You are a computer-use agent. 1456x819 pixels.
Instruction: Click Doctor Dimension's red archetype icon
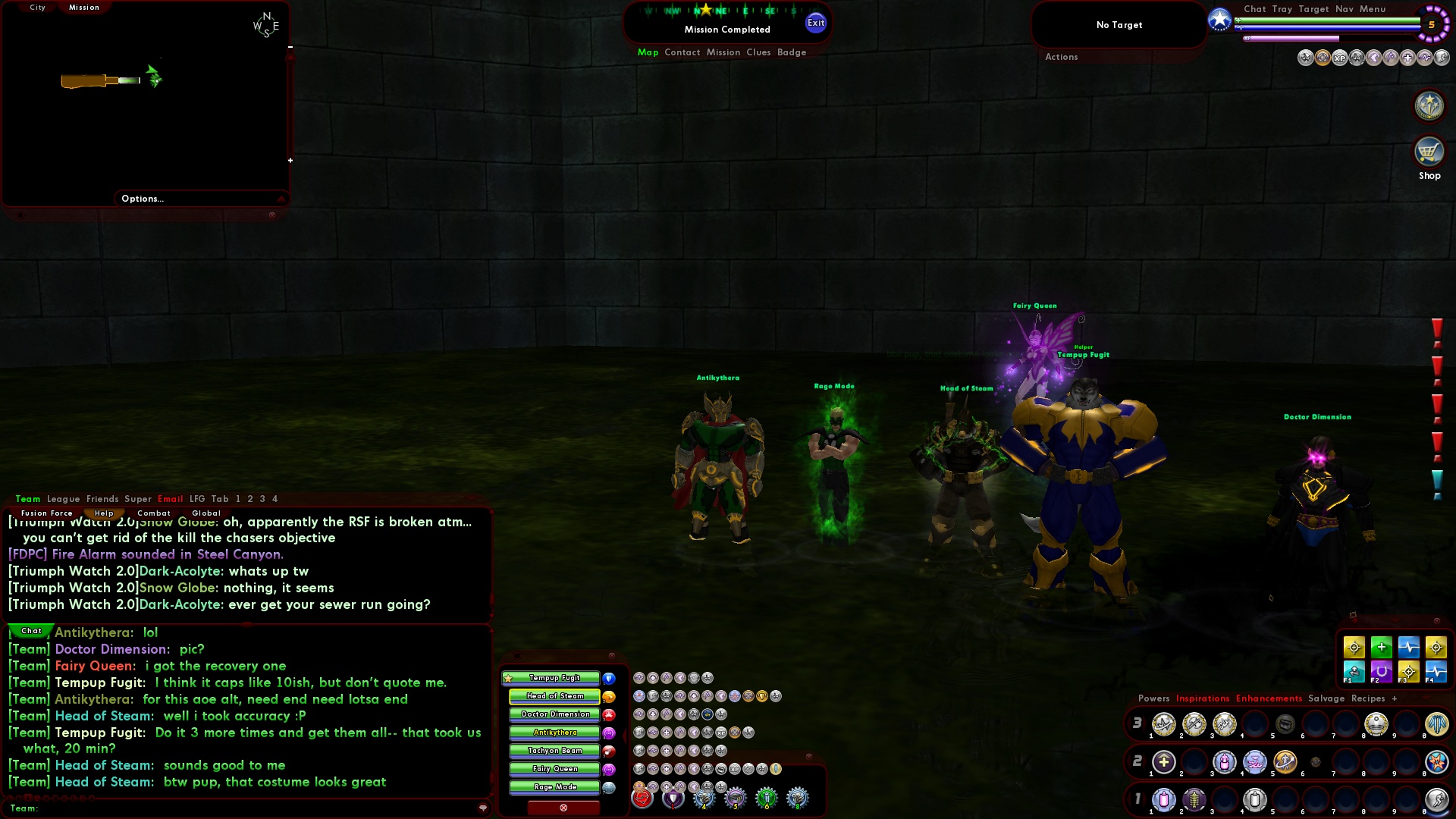[x=609, y=714]
